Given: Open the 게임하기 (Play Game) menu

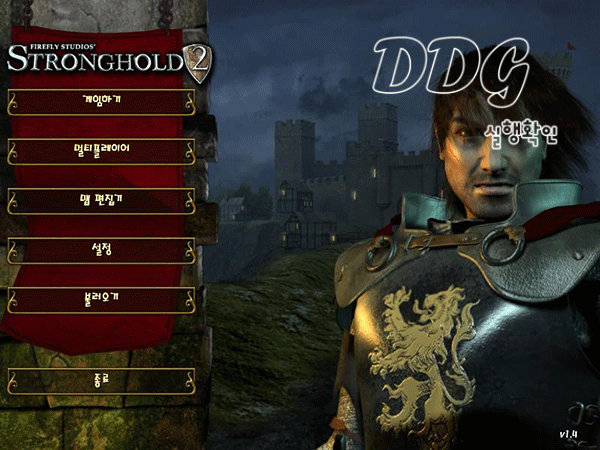Looking at the screenshot, I should 100,101.
